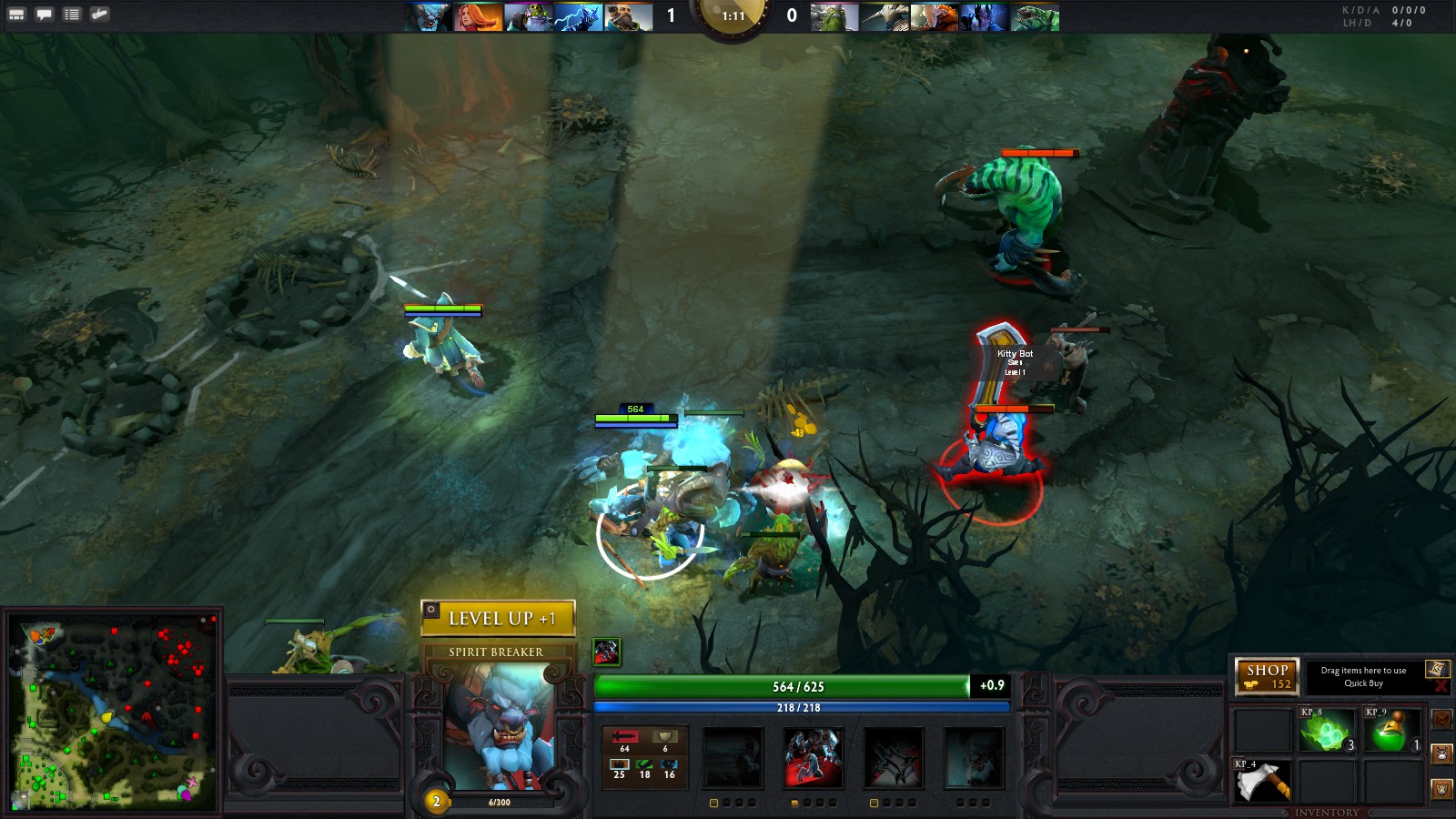Viewport: 1456px width, 819px height.
Task: Click the Charge of Darkness buff icon
Action: [606, 652]
